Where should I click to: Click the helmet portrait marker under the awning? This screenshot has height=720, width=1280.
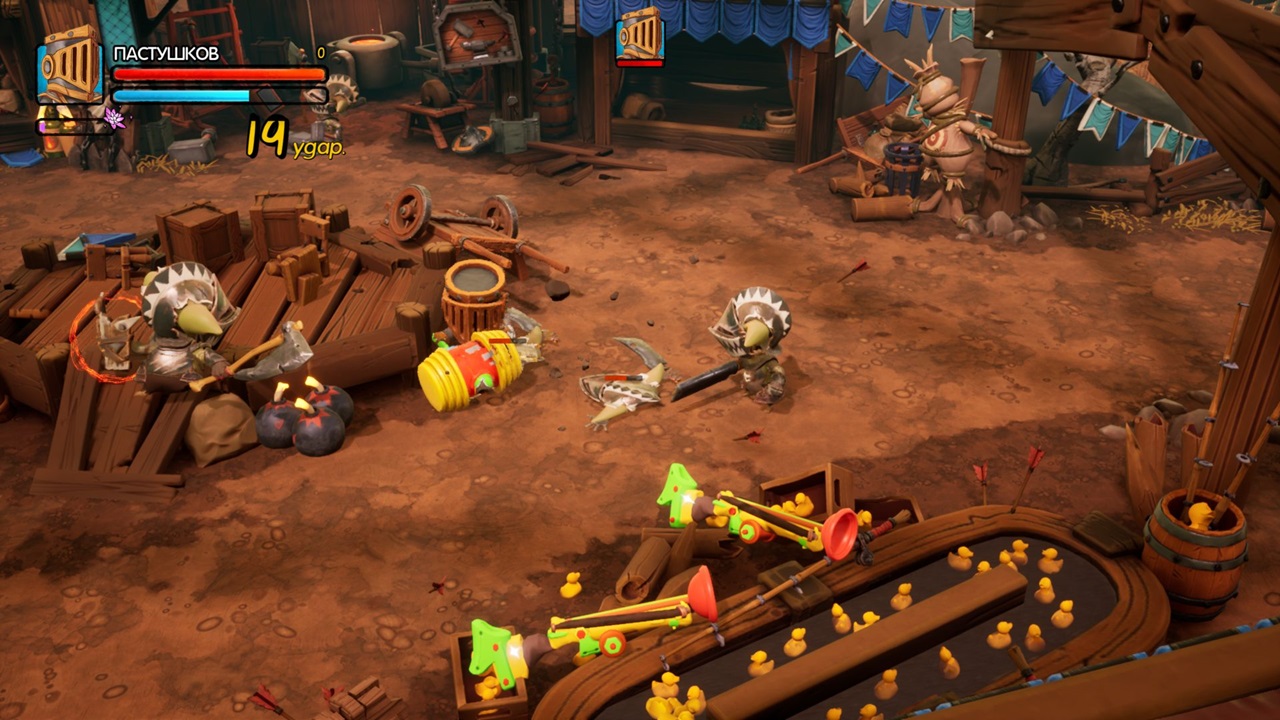click(x=640, y=34)
